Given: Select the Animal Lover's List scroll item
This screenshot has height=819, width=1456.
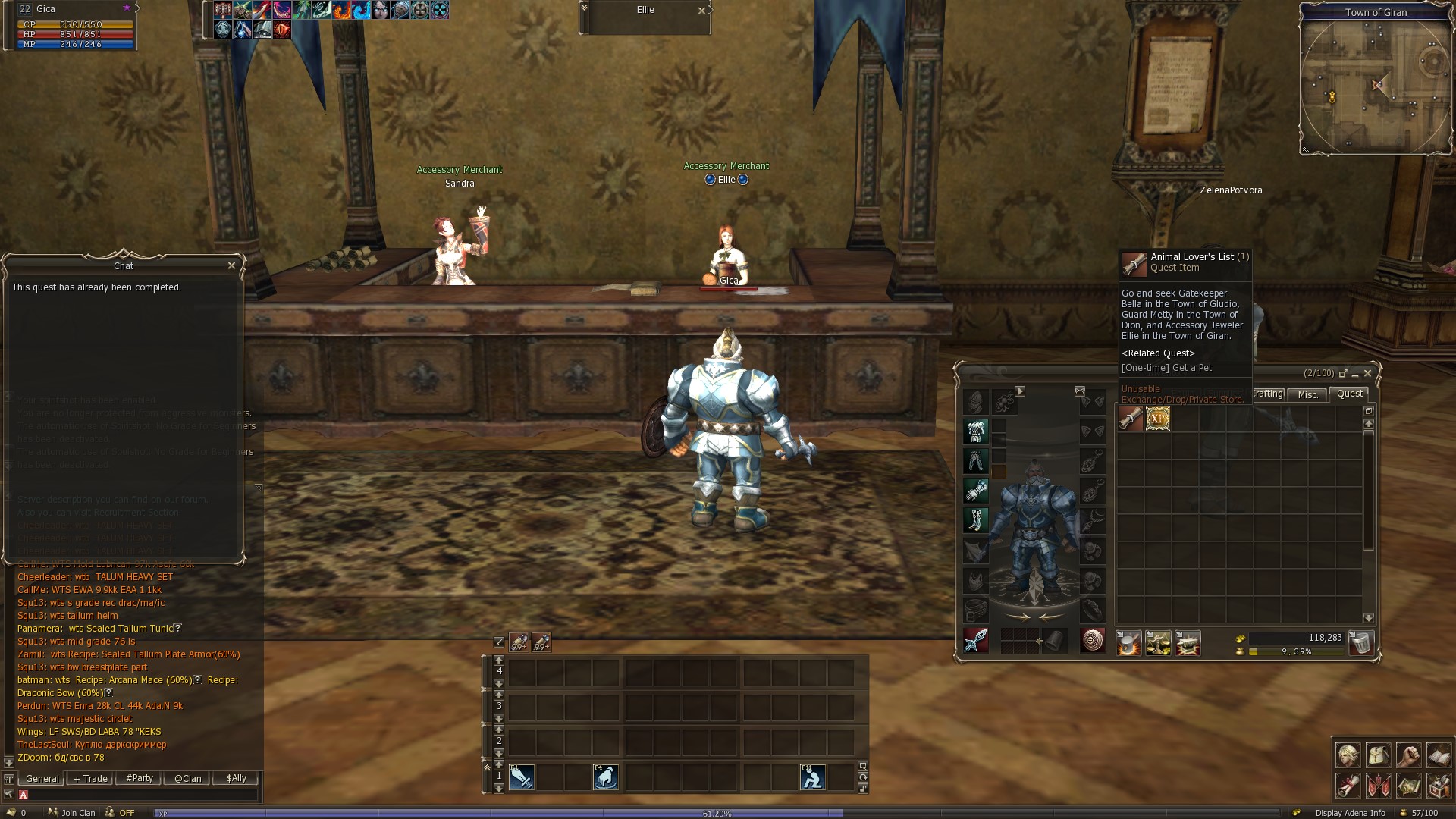Looking at the screenshot, I should [1130, 419].
